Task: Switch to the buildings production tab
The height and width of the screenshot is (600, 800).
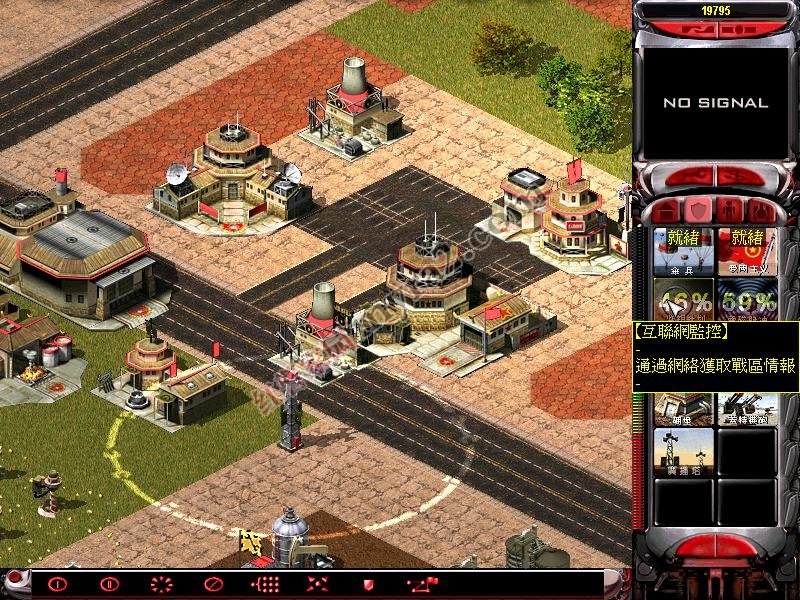Action: pos(665,211)
